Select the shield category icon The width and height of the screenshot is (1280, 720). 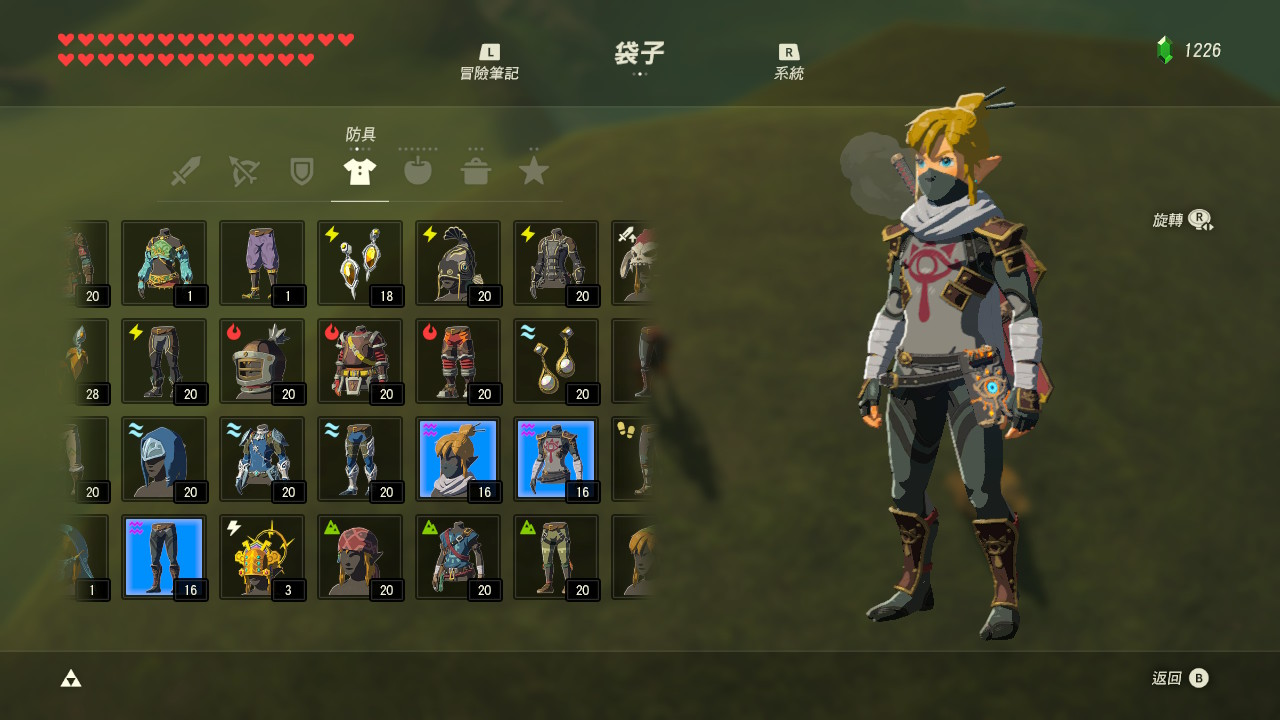pos(302,170)
